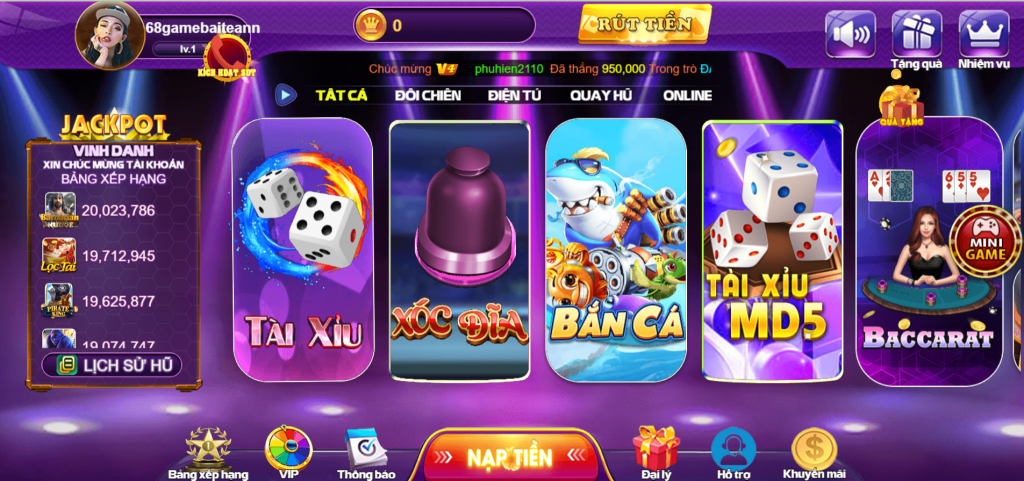Switch to the Đối Chiến tab
The image size is (1024, 481).
coord(427,95)
